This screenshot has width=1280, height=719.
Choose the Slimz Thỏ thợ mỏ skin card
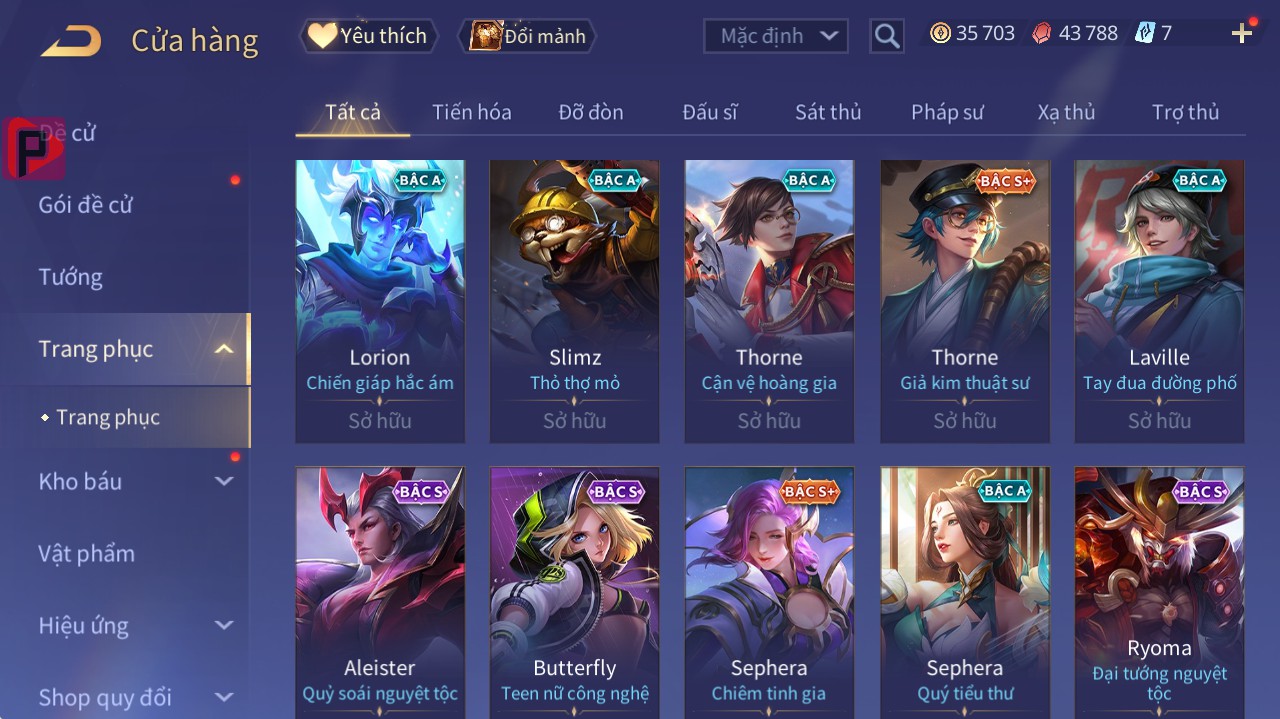[574, 300]
